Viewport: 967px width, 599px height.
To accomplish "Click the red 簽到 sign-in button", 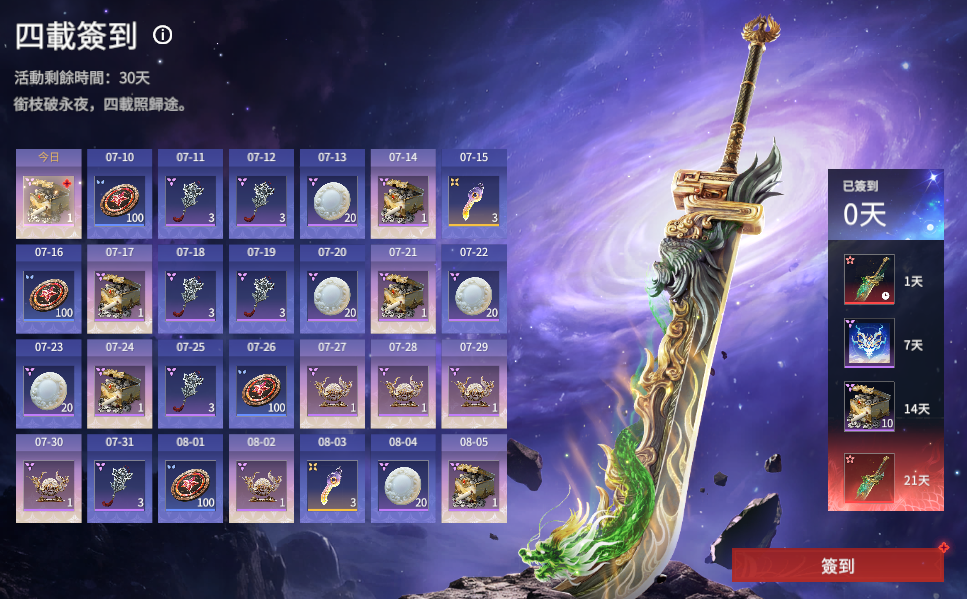I will [837, 565].
